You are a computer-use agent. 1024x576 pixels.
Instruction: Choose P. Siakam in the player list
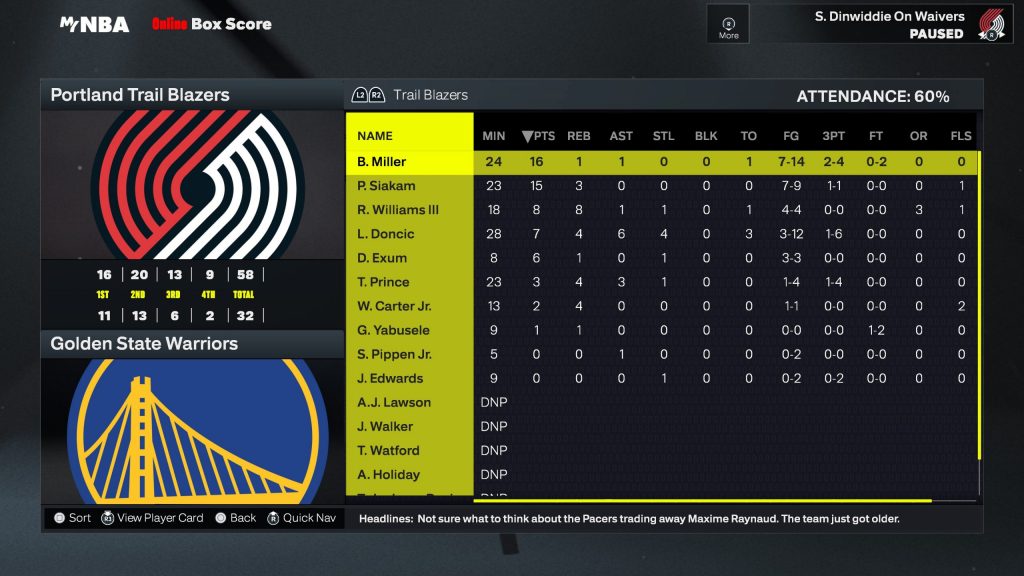(386, 186)
